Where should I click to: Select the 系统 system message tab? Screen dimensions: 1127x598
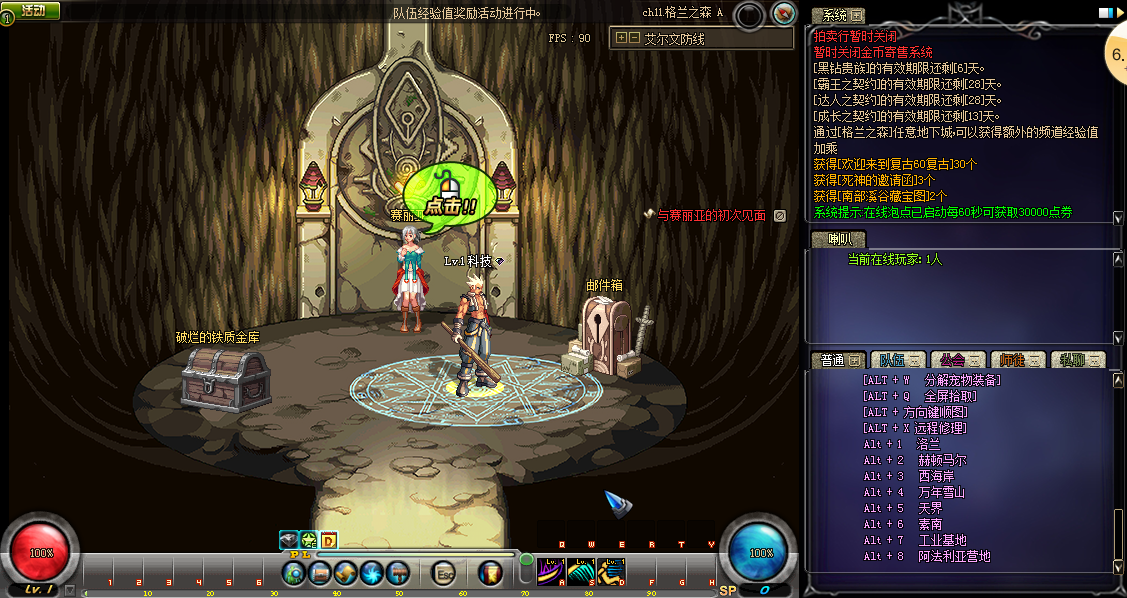click(x=836, y=15)
